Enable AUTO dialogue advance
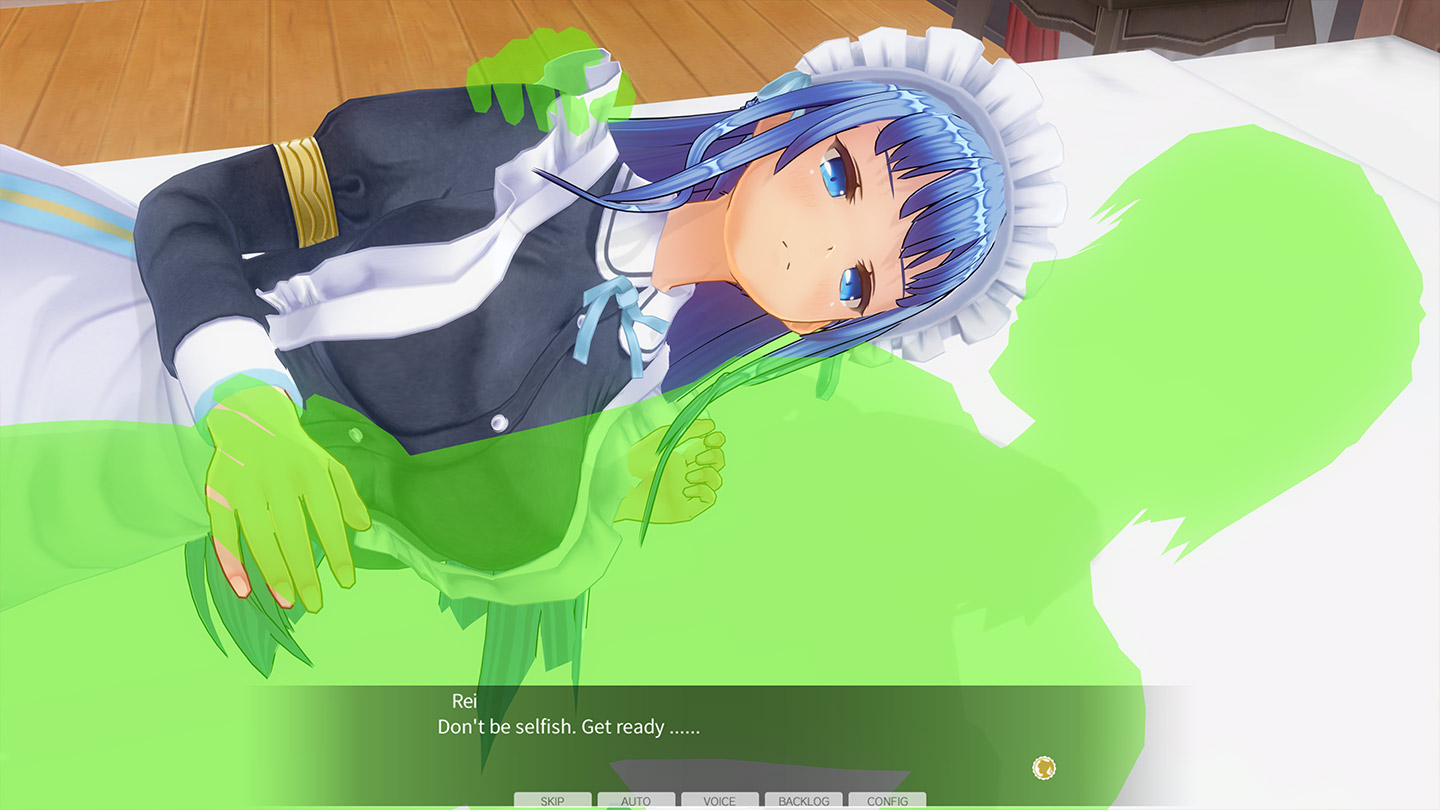Viewport: 1440px width, 810px height. [x=636, y=801]
